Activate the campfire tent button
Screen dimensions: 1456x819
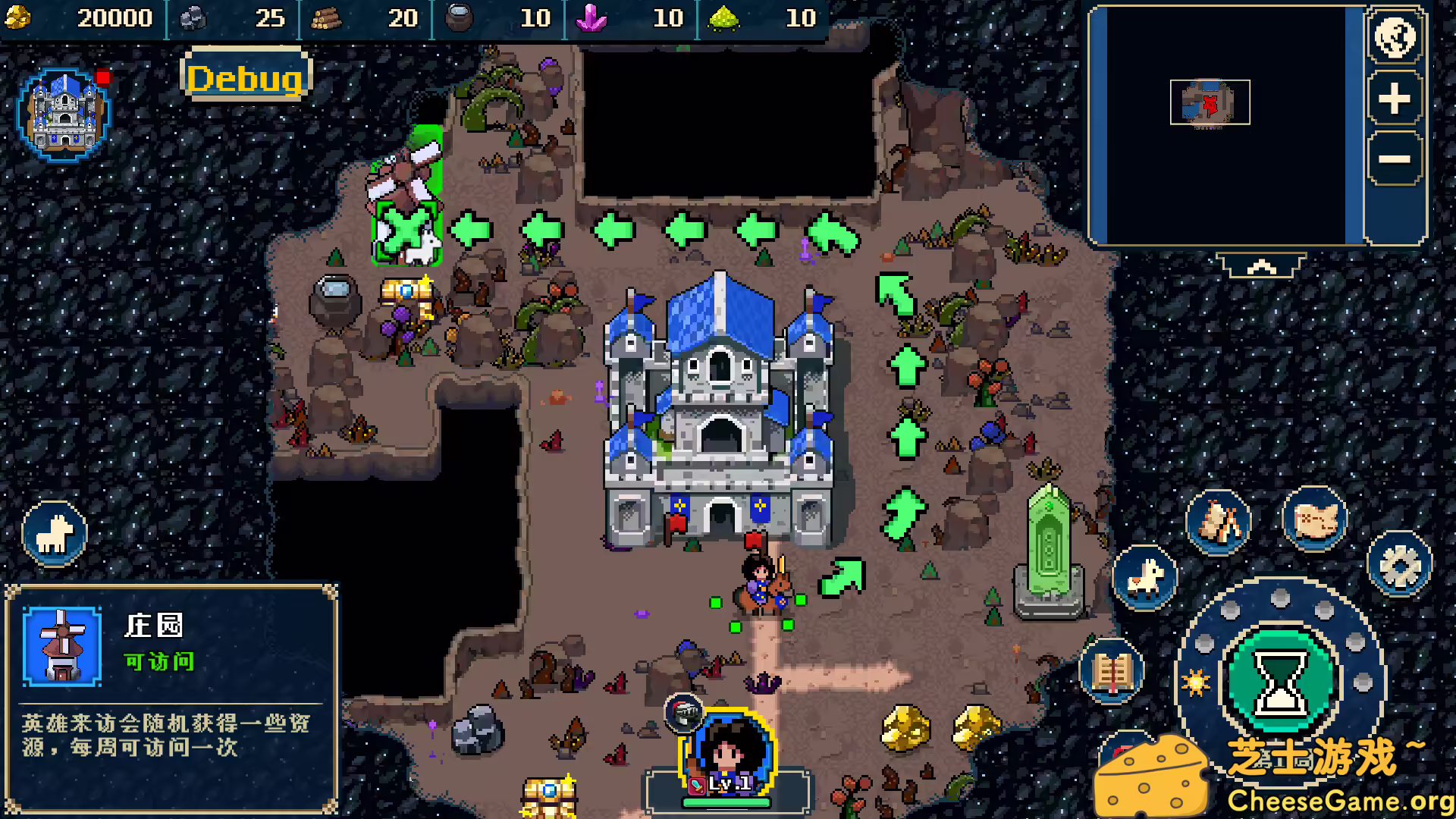tap(1219, 522)
